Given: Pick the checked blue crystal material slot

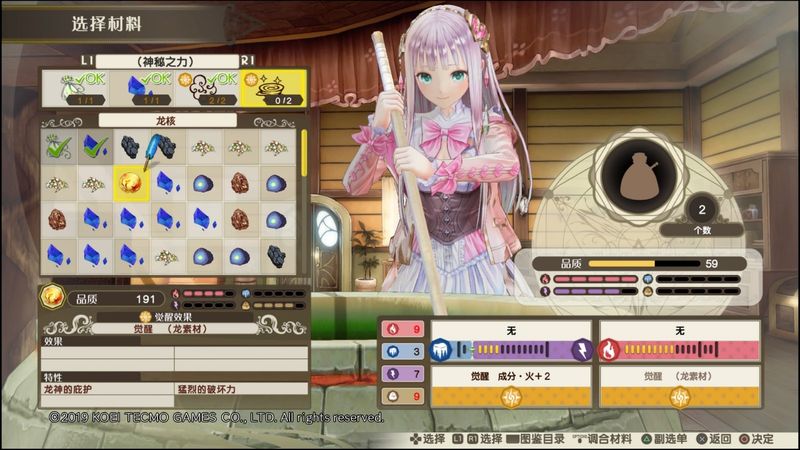Looking at the screenshot, I should pos(96,147).
